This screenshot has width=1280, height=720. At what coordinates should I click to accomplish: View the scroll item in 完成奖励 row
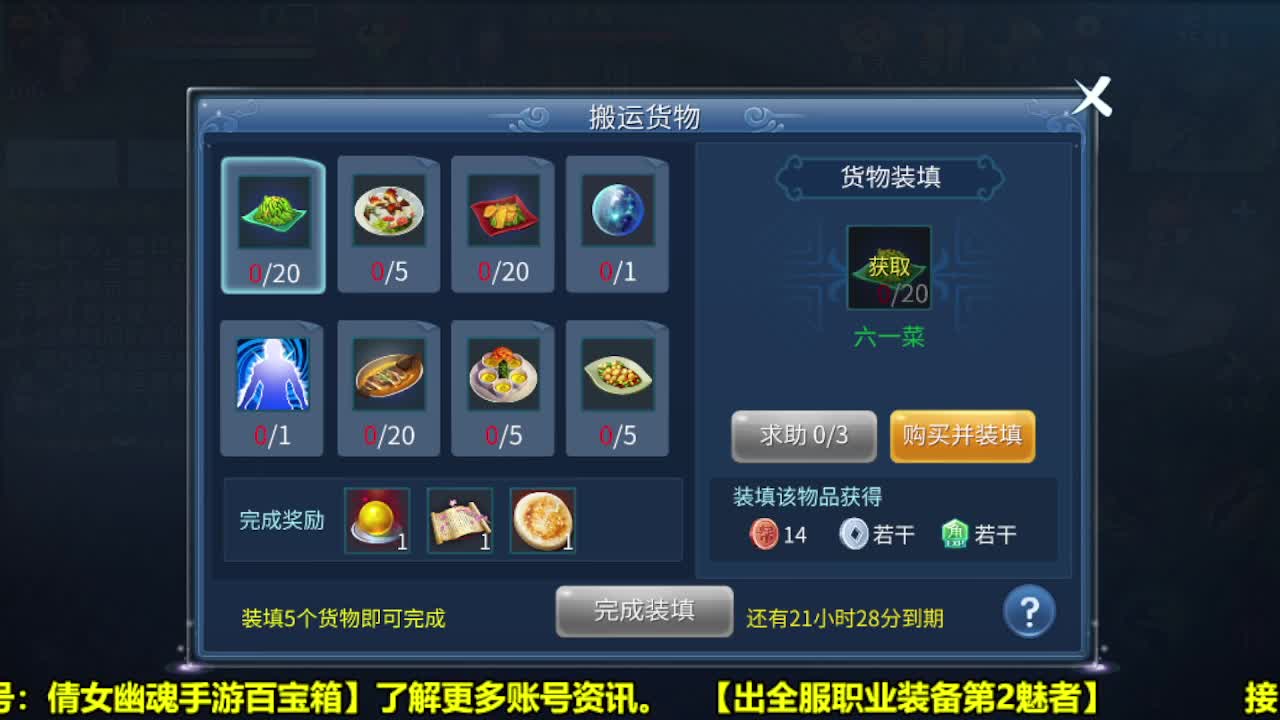coord(460,520)
